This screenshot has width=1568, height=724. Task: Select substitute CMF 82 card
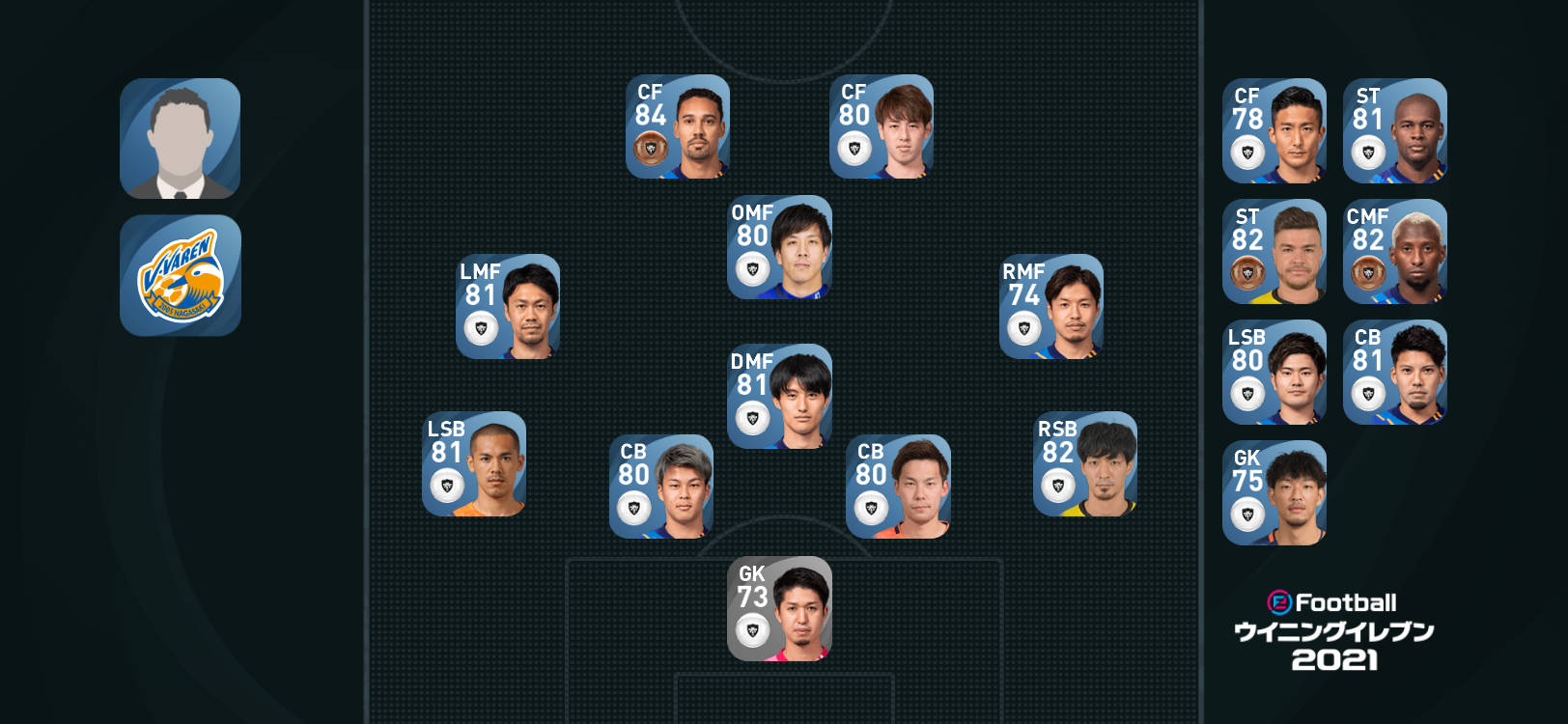pos(1395,251)
